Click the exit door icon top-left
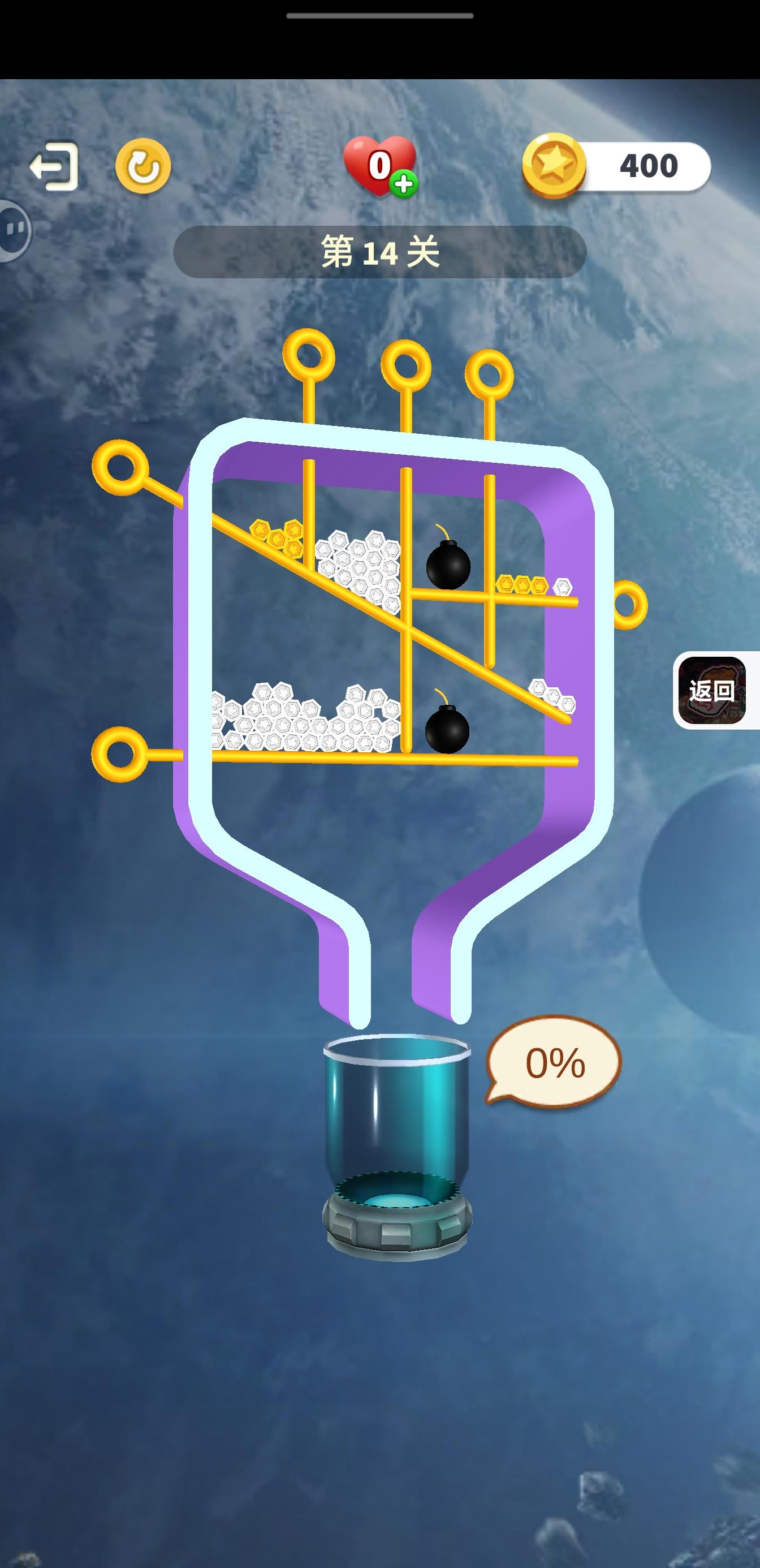 [54, 166]
